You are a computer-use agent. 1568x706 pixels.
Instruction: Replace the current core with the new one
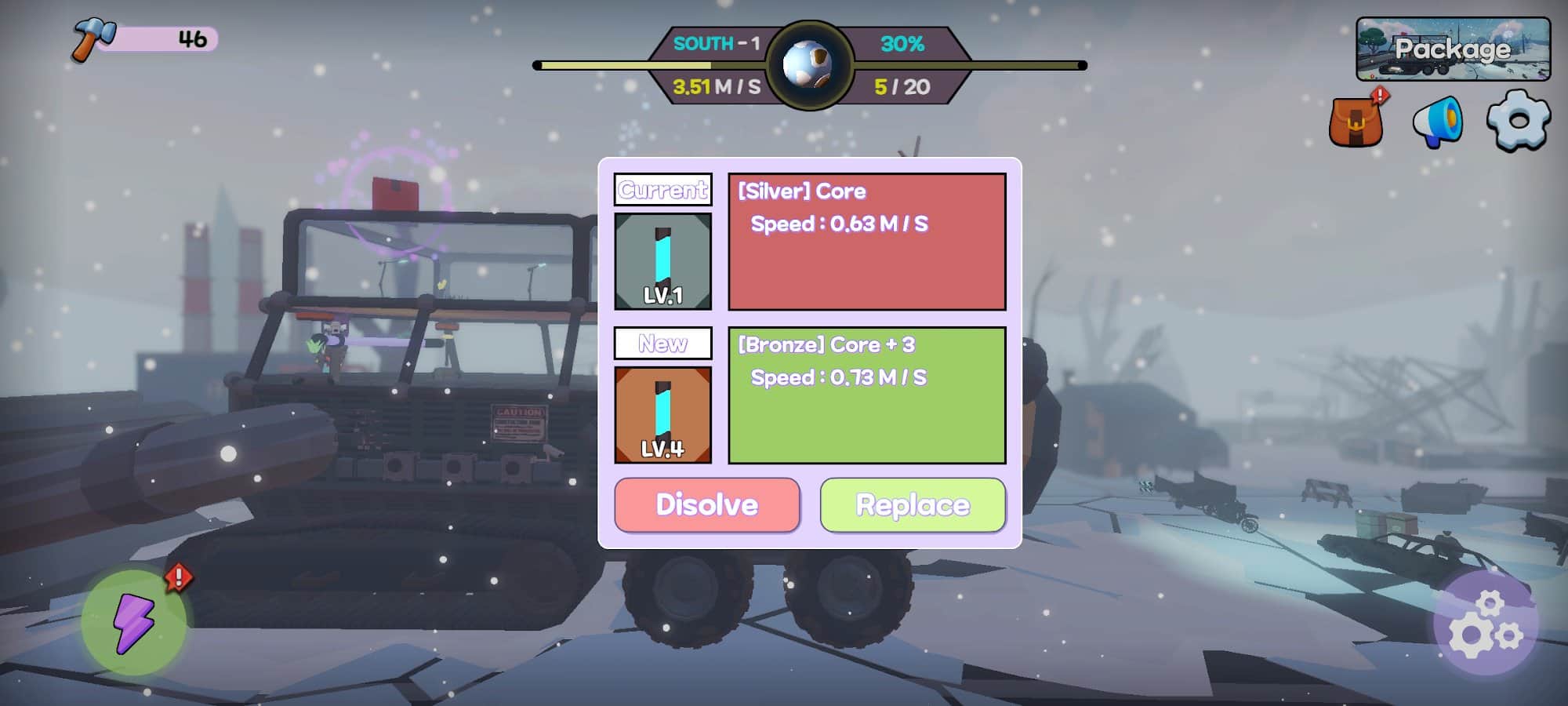(913, 505)
